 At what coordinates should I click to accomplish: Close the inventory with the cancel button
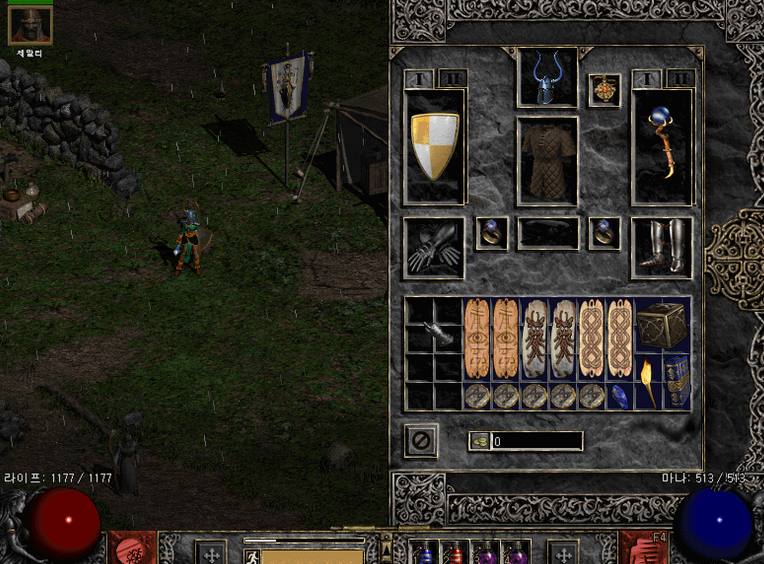coord(422,440)
